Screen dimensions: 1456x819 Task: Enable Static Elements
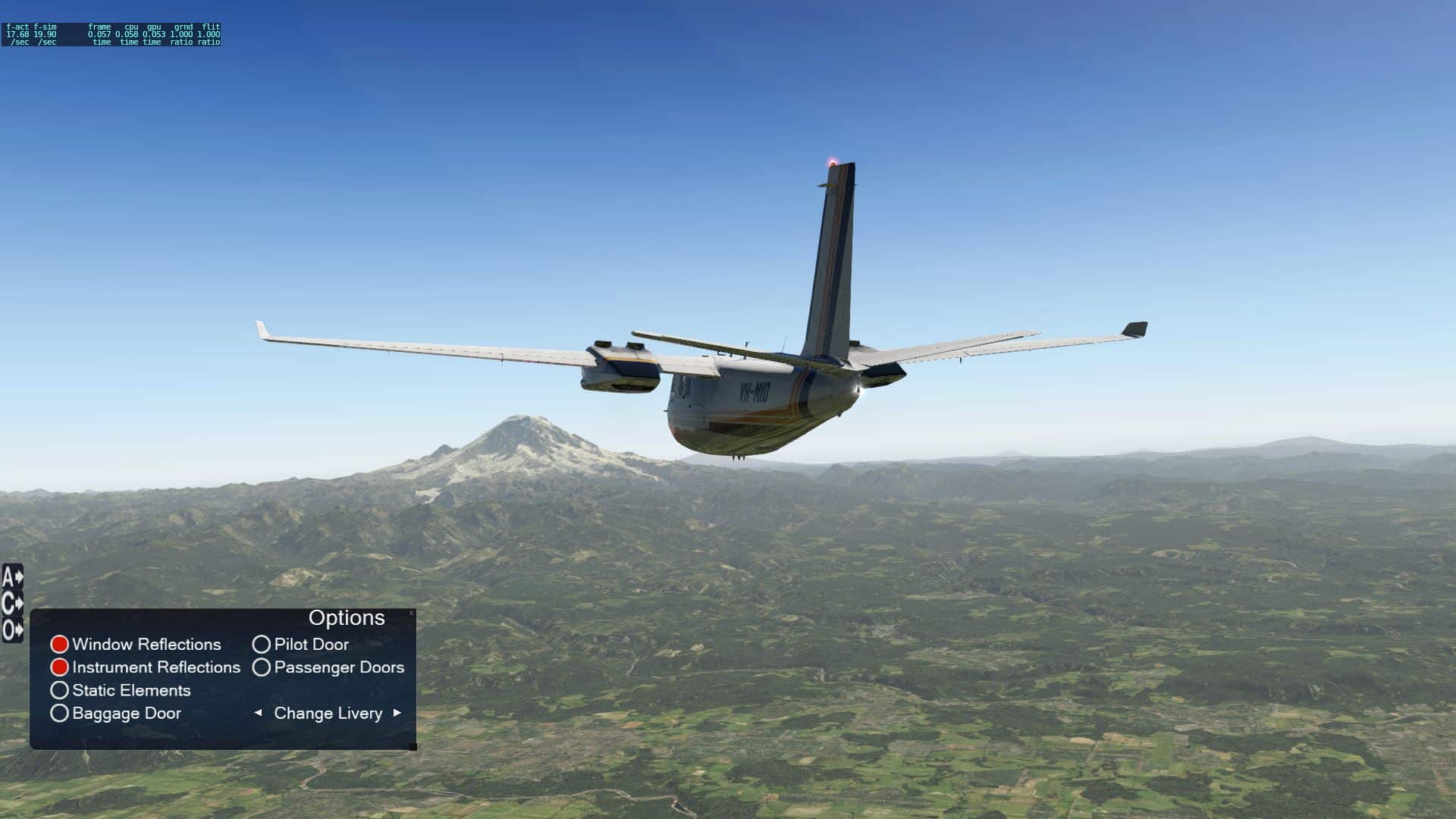[60, 691]
